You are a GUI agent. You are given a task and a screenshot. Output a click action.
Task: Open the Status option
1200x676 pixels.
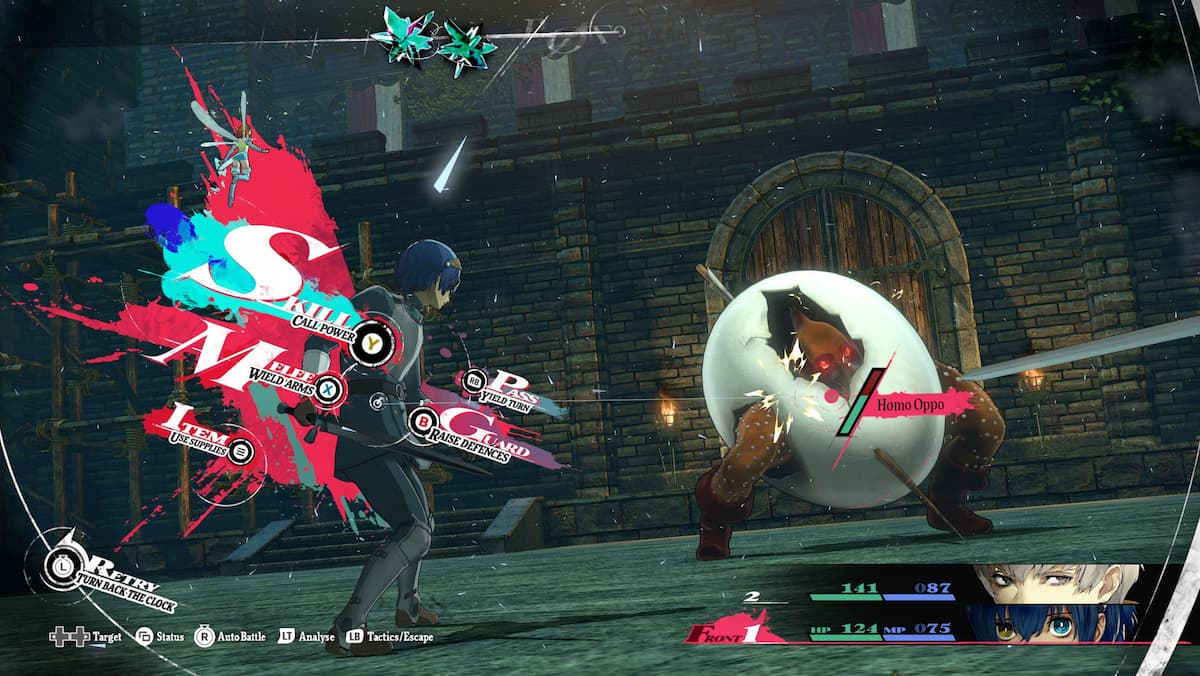(159, 637)
